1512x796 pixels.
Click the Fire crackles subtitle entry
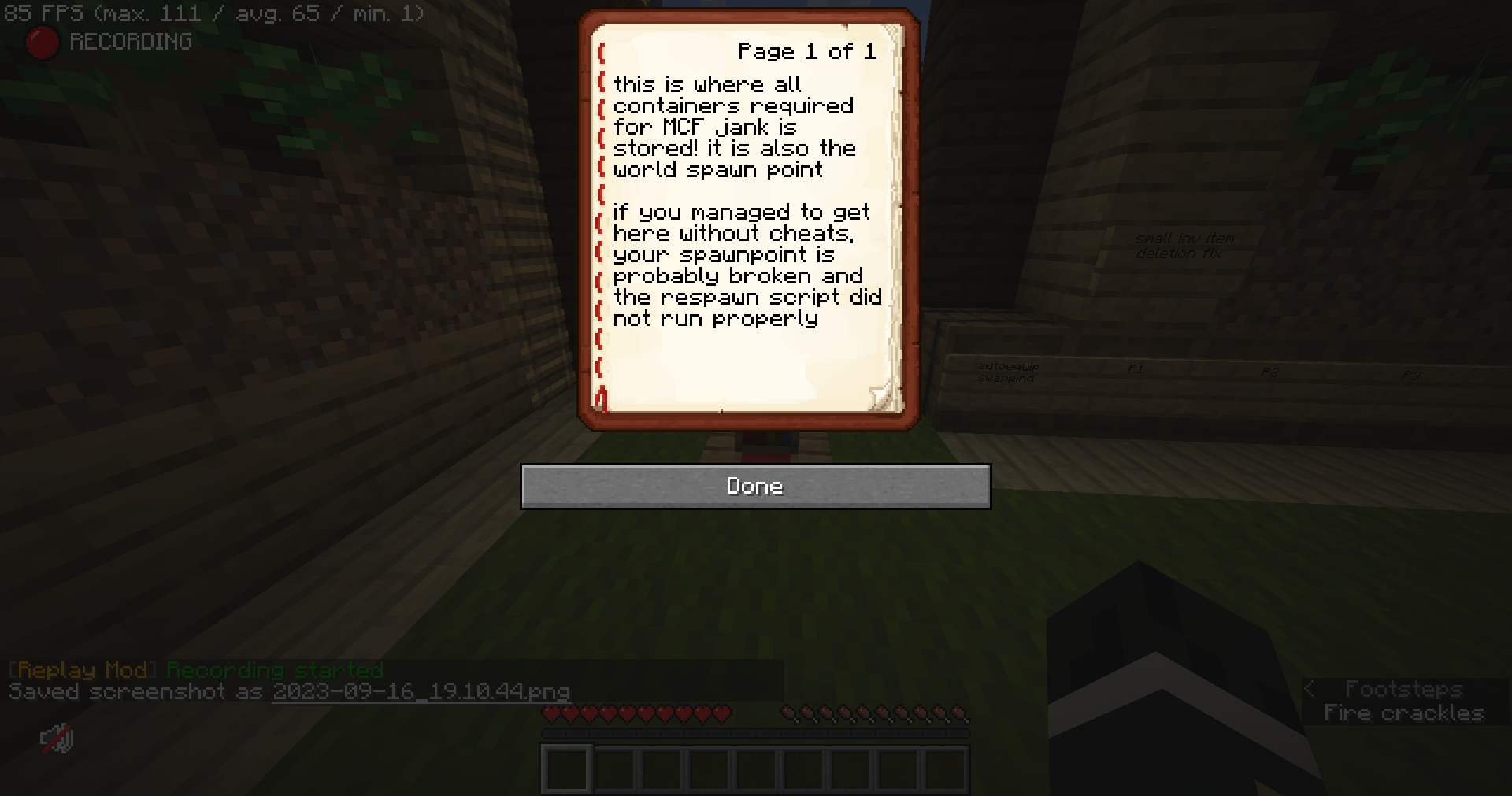coord(1404,713)
